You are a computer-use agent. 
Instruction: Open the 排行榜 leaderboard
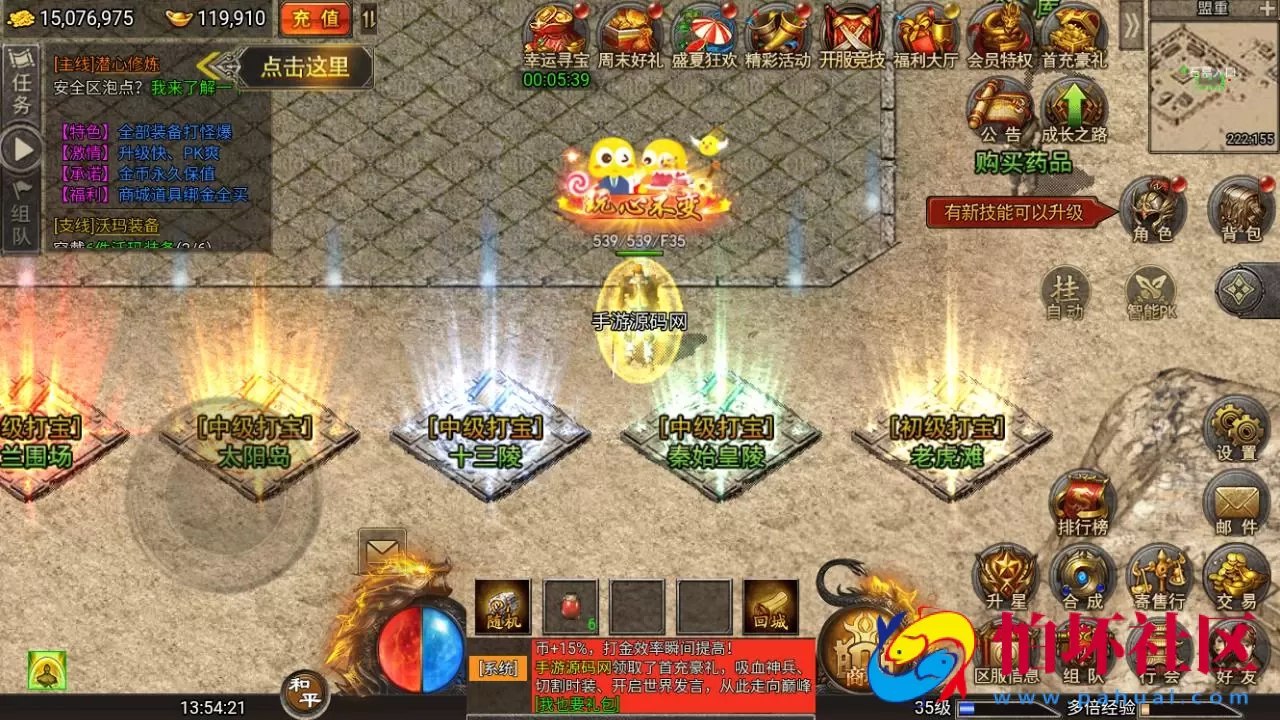pos(1082,502)
